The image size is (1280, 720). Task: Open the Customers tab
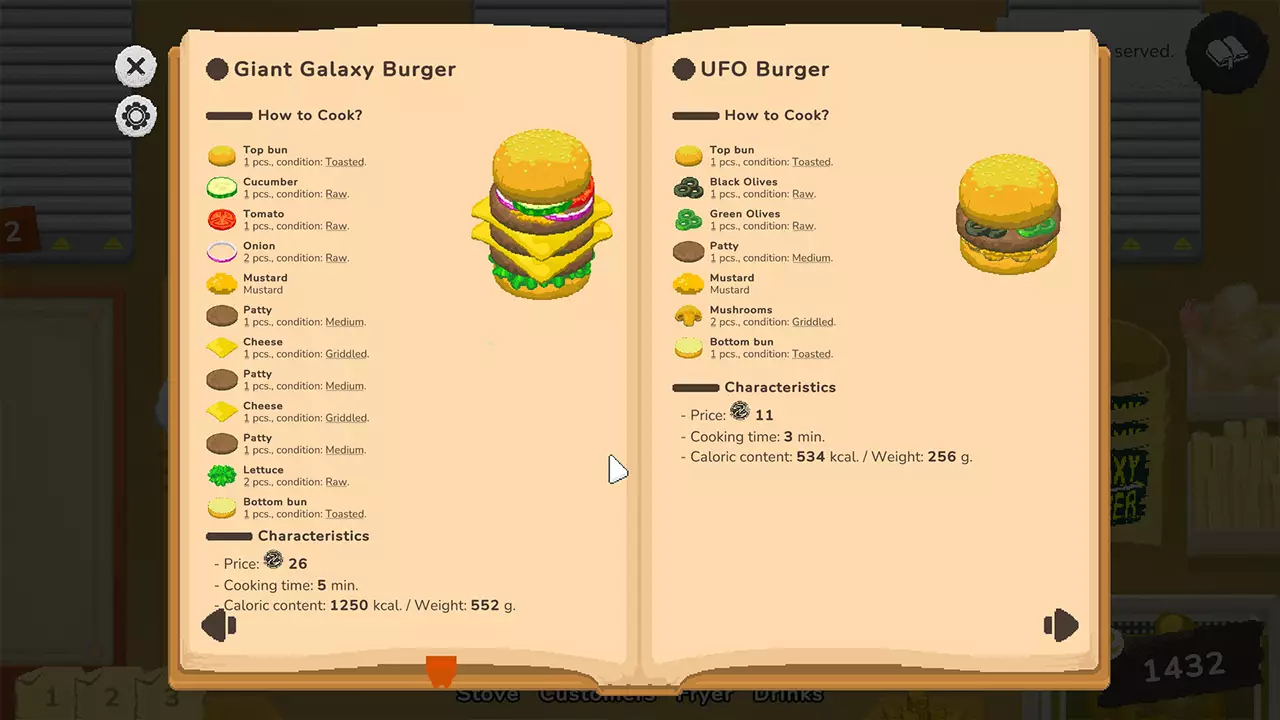pos(596,693)
